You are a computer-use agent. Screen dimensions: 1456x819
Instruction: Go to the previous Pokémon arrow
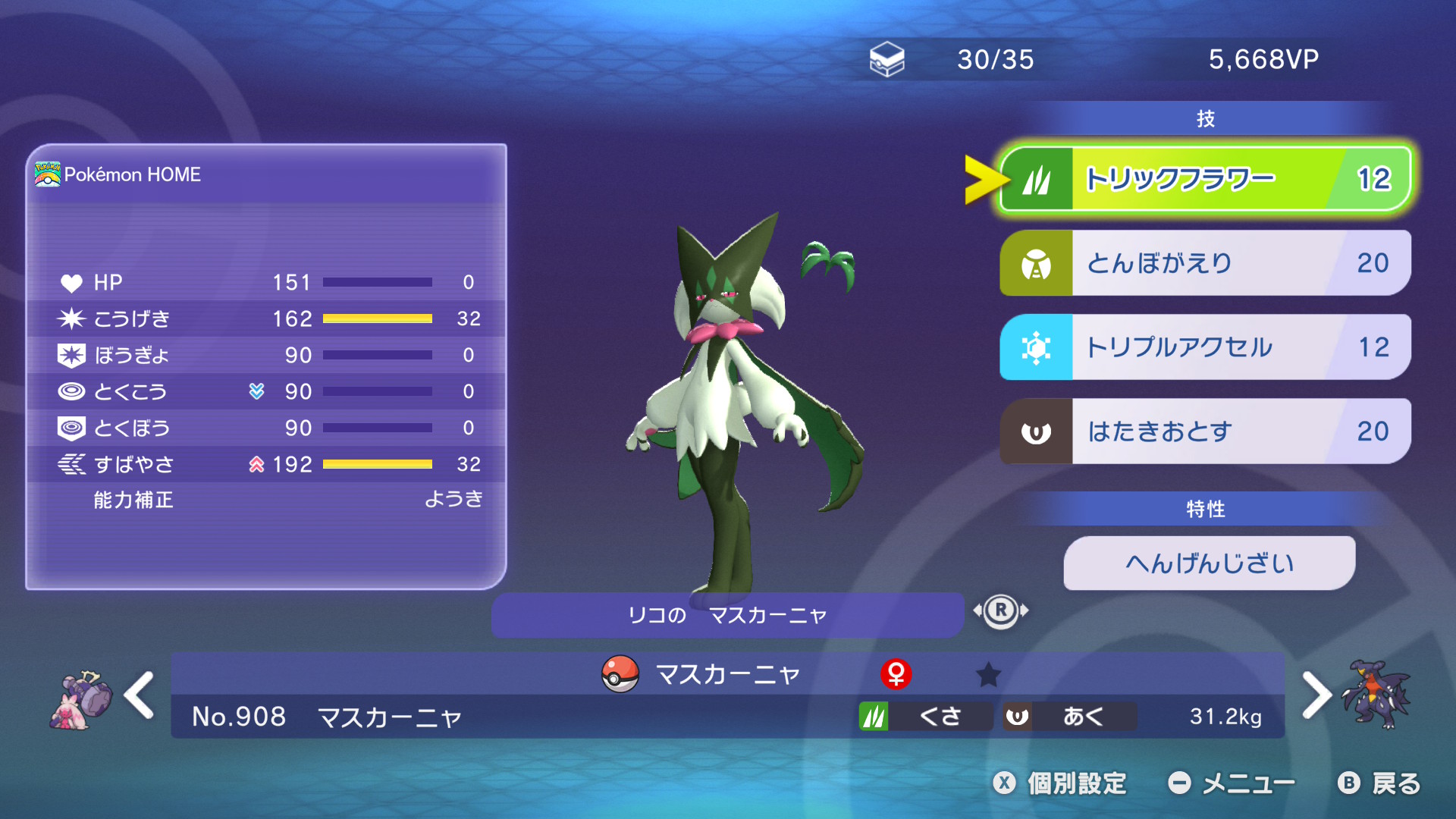pos(140,695)
